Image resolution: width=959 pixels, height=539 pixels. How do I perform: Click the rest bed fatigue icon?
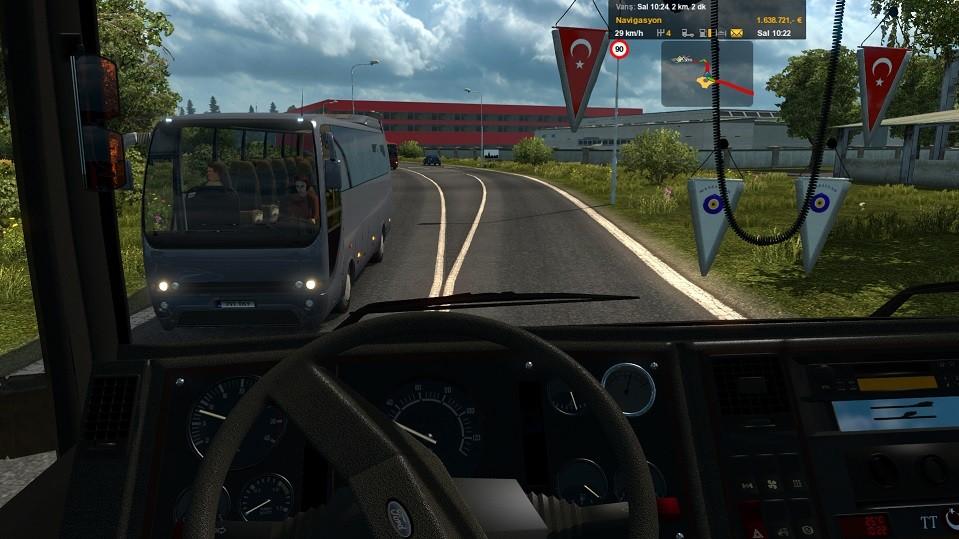(719, 33)
